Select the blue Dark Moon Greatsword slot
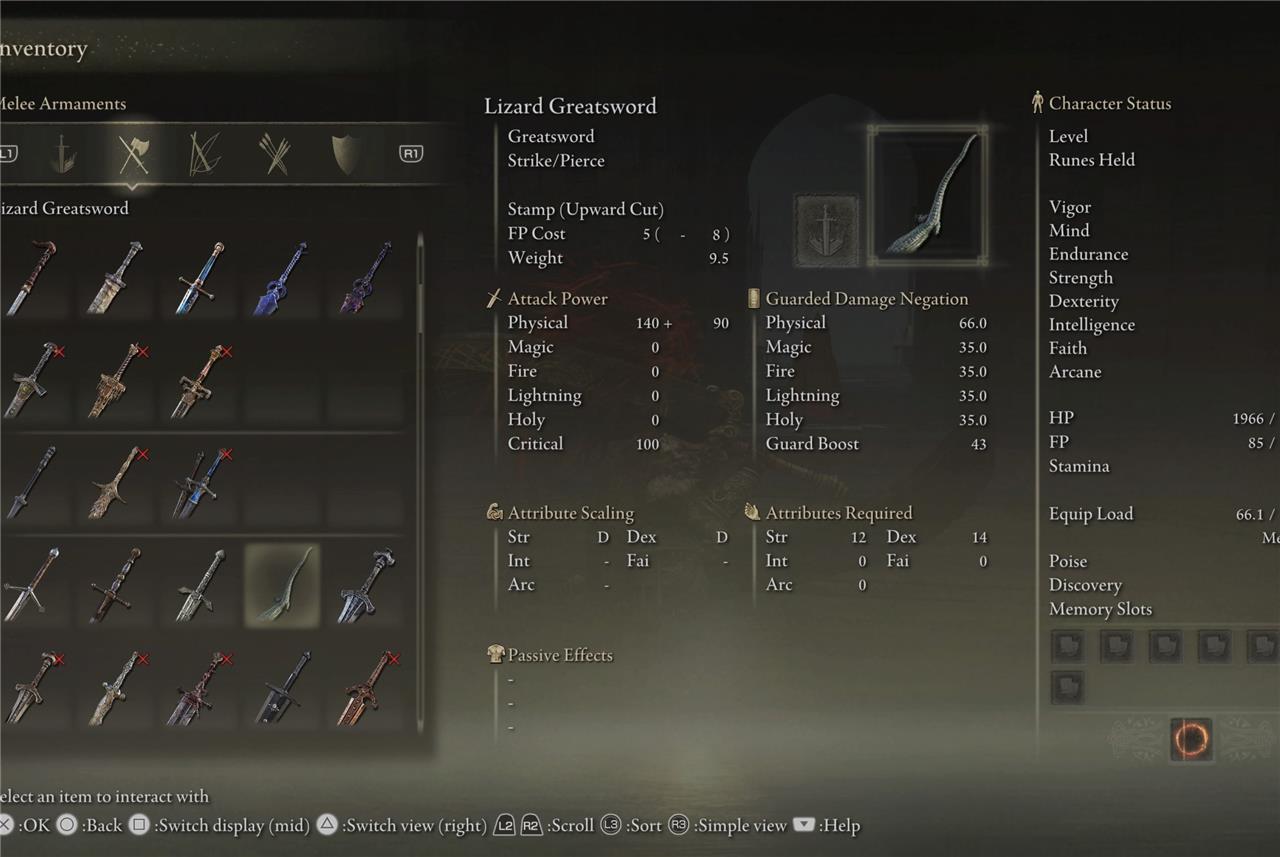The image size is (1280, 857). (280, 277)
